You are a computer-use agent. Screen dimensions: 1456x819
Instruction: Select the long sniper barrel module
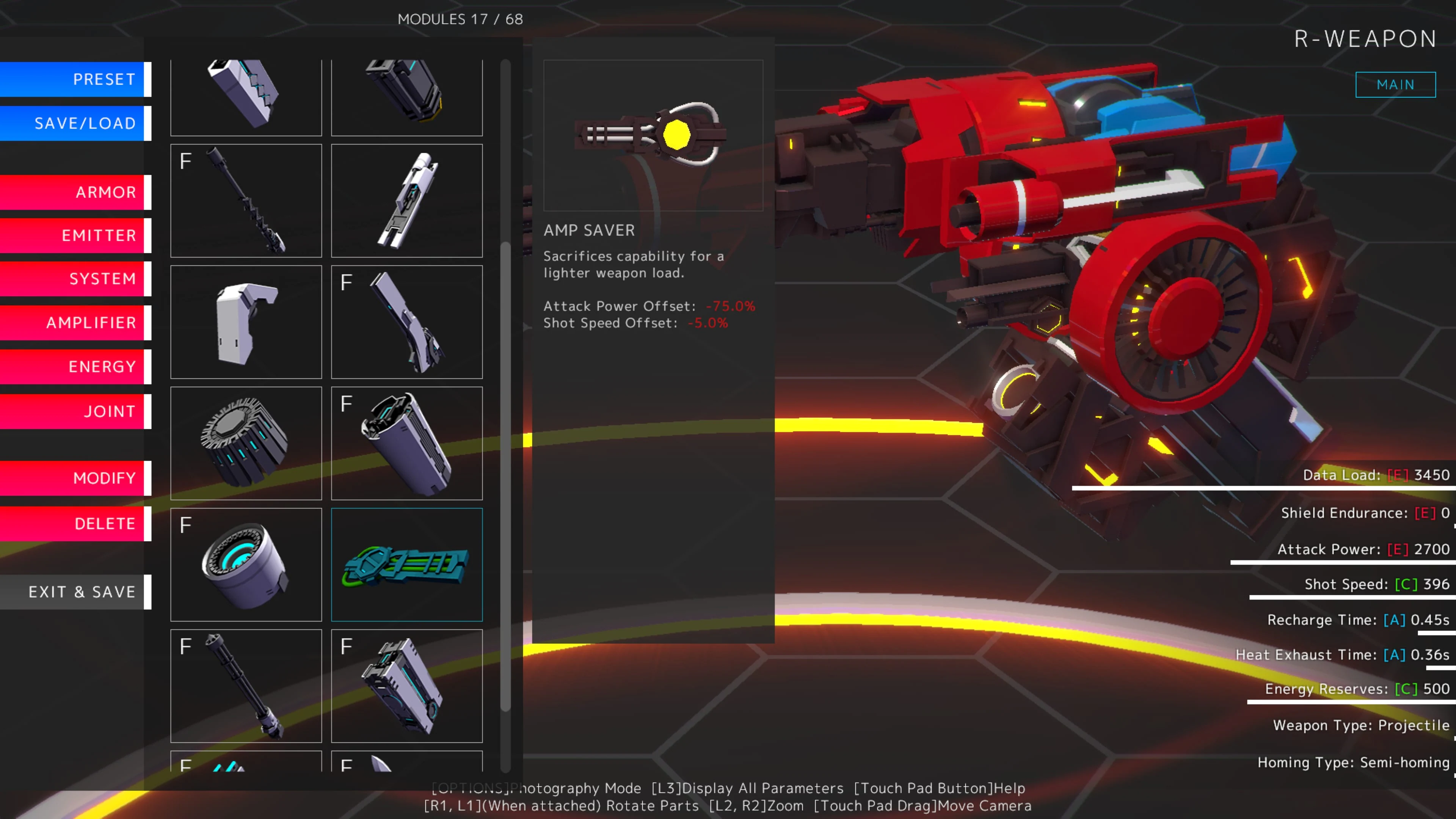[246, 201]
